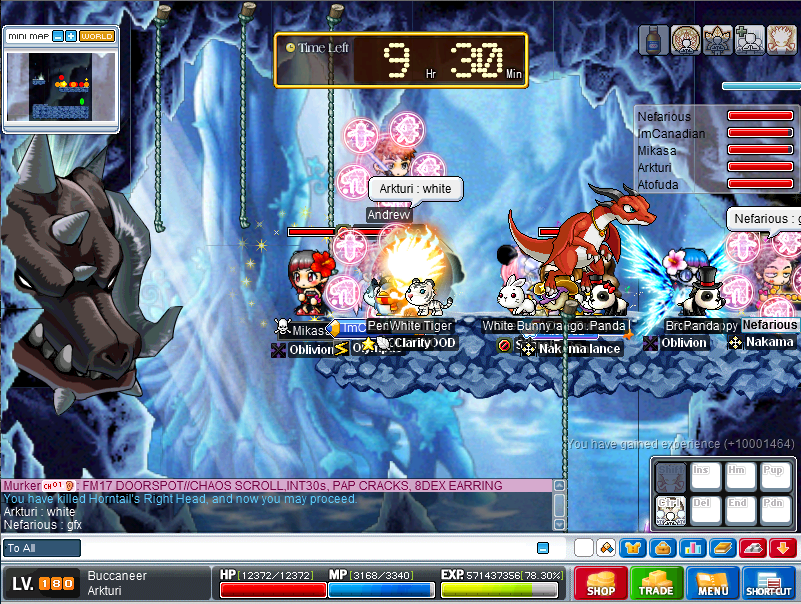This screenshot has height=604, width=801.
Task: Click the red down-arrow quickslot toggle
Action: tap(783, 548)
